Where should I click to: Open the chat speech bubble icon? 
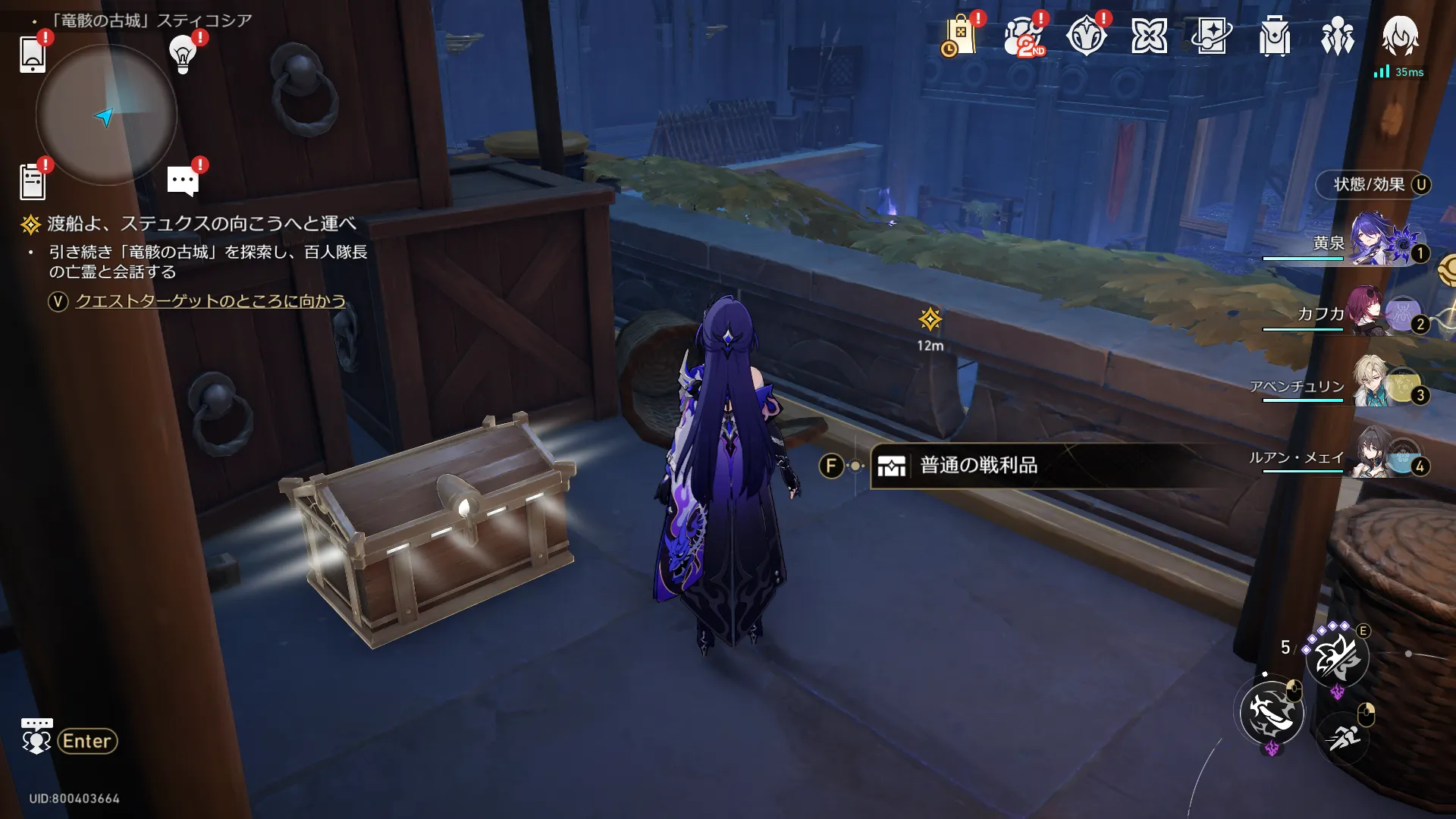pos(183,181)
